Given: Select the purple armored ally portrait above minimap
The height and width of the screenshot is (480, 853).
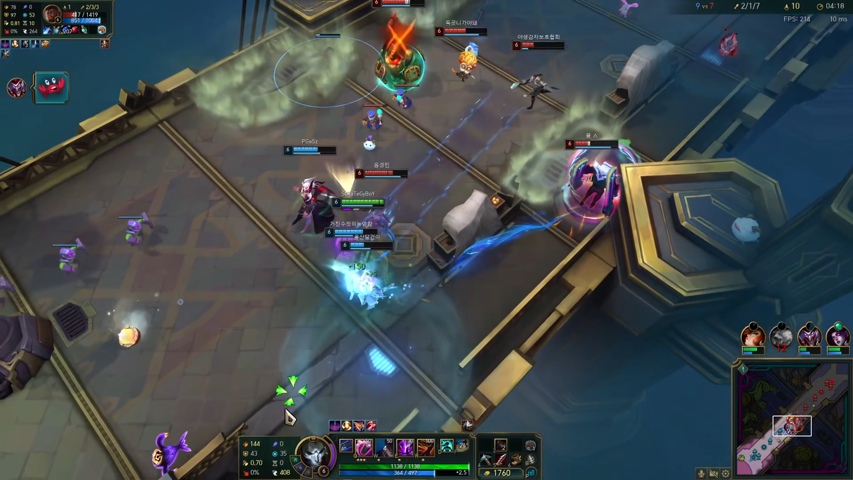Looking at the screenshot, I should click(809, 335).
